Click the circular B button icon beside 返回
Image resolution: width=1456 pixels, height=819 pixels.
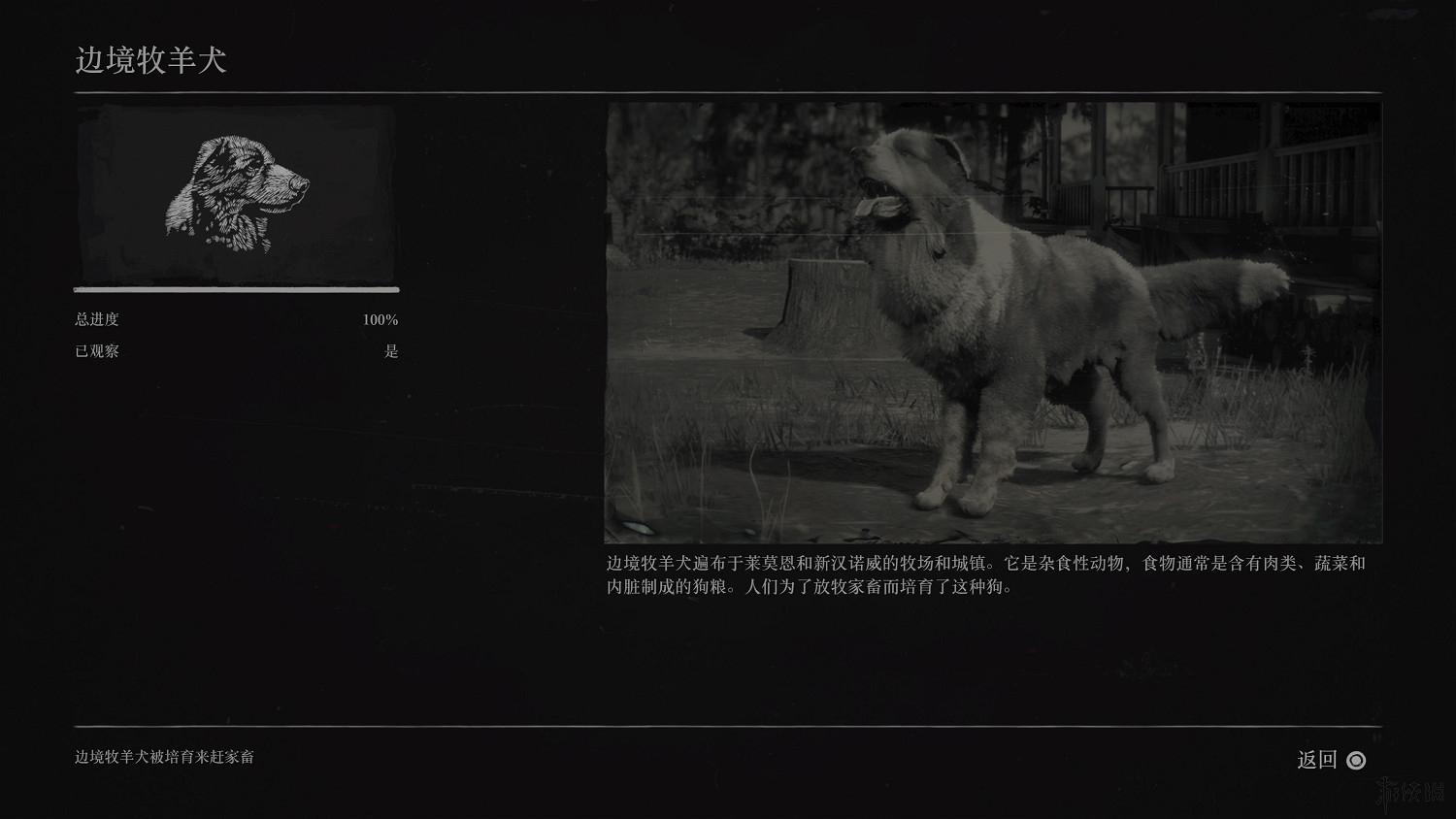[1357, 761]
